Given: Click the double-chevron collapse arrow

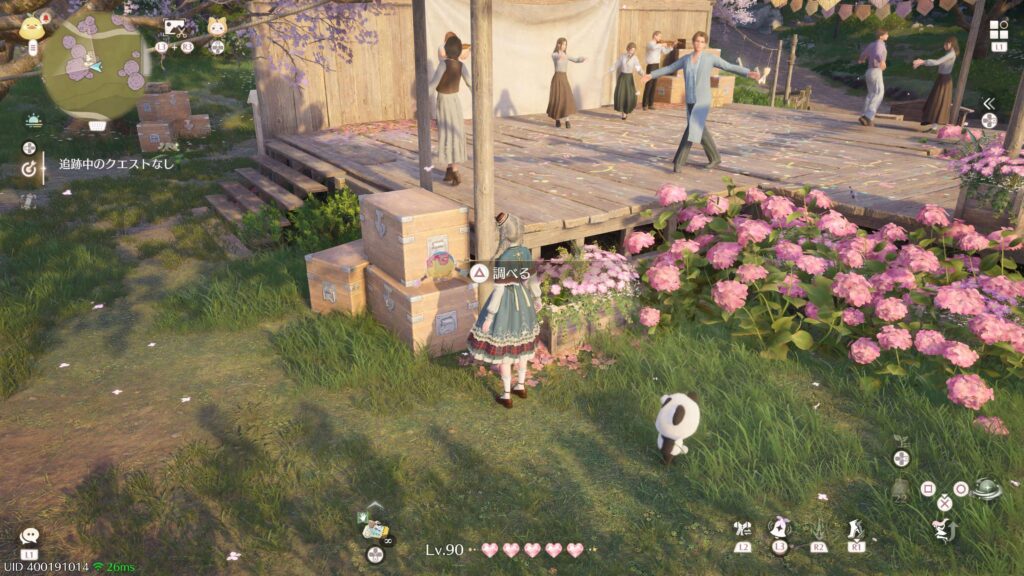Looking at the screenshot, I should click(988, 103).
